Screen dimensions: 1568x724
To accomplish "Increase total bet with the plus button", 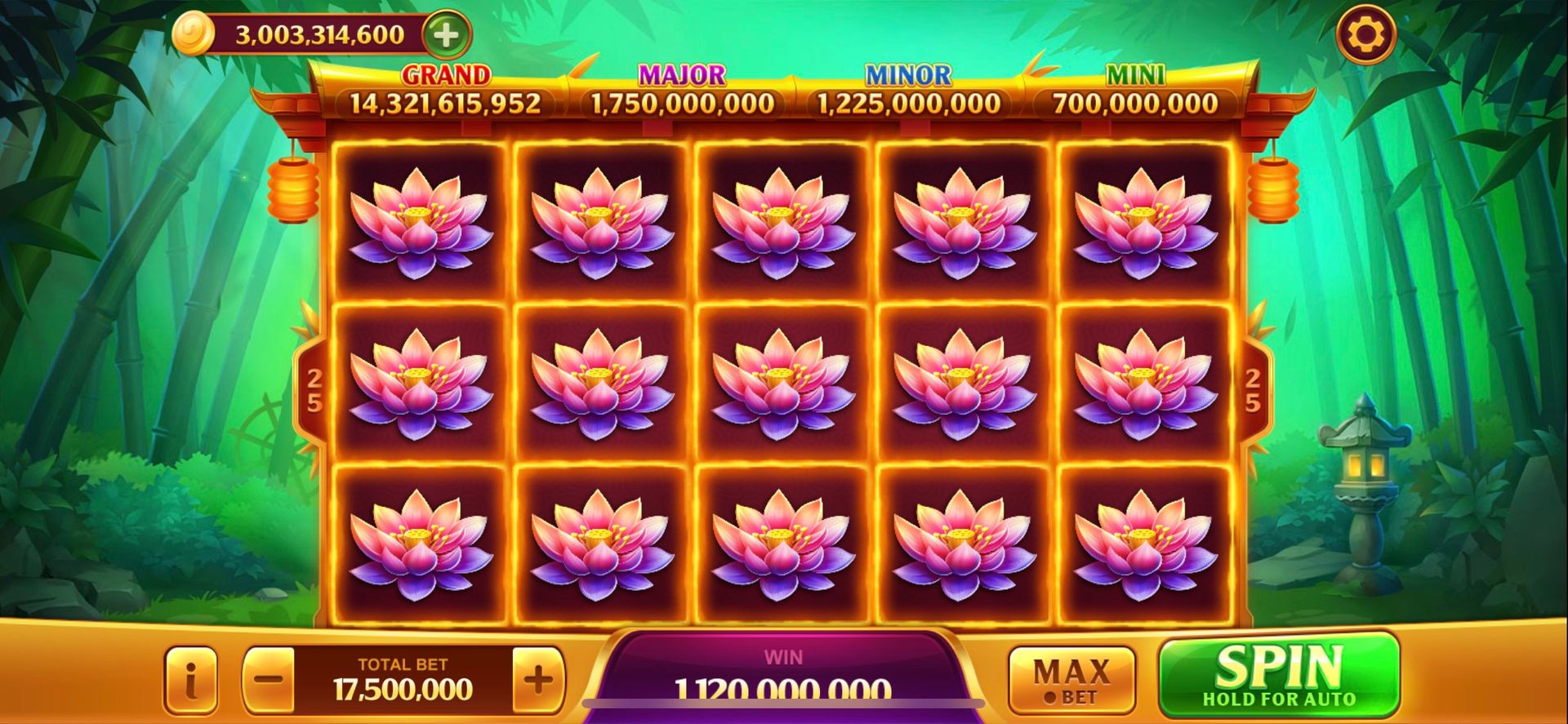I will tap(537, 680).
